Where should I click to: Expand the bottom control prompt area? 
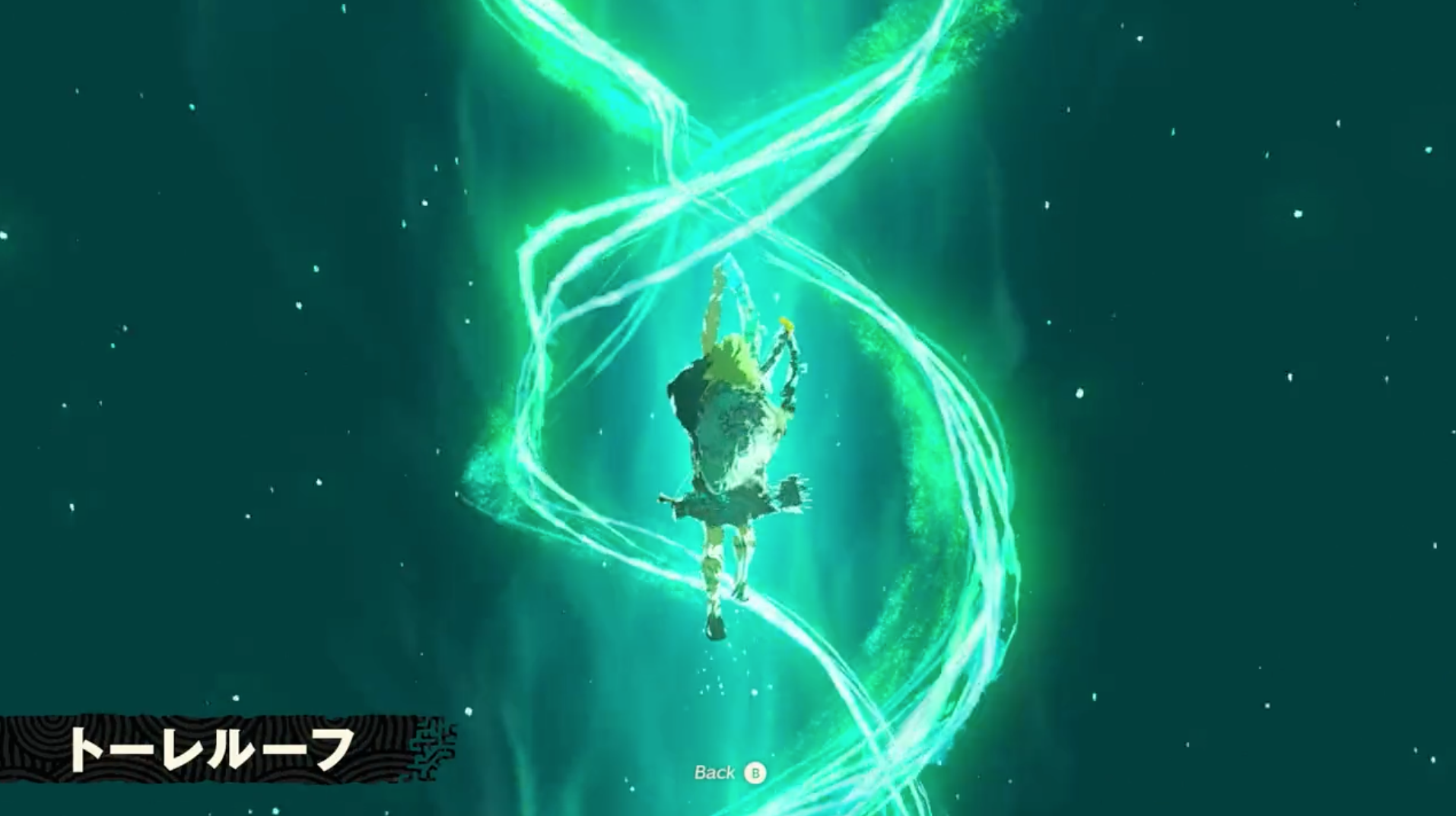coord(730,773)
